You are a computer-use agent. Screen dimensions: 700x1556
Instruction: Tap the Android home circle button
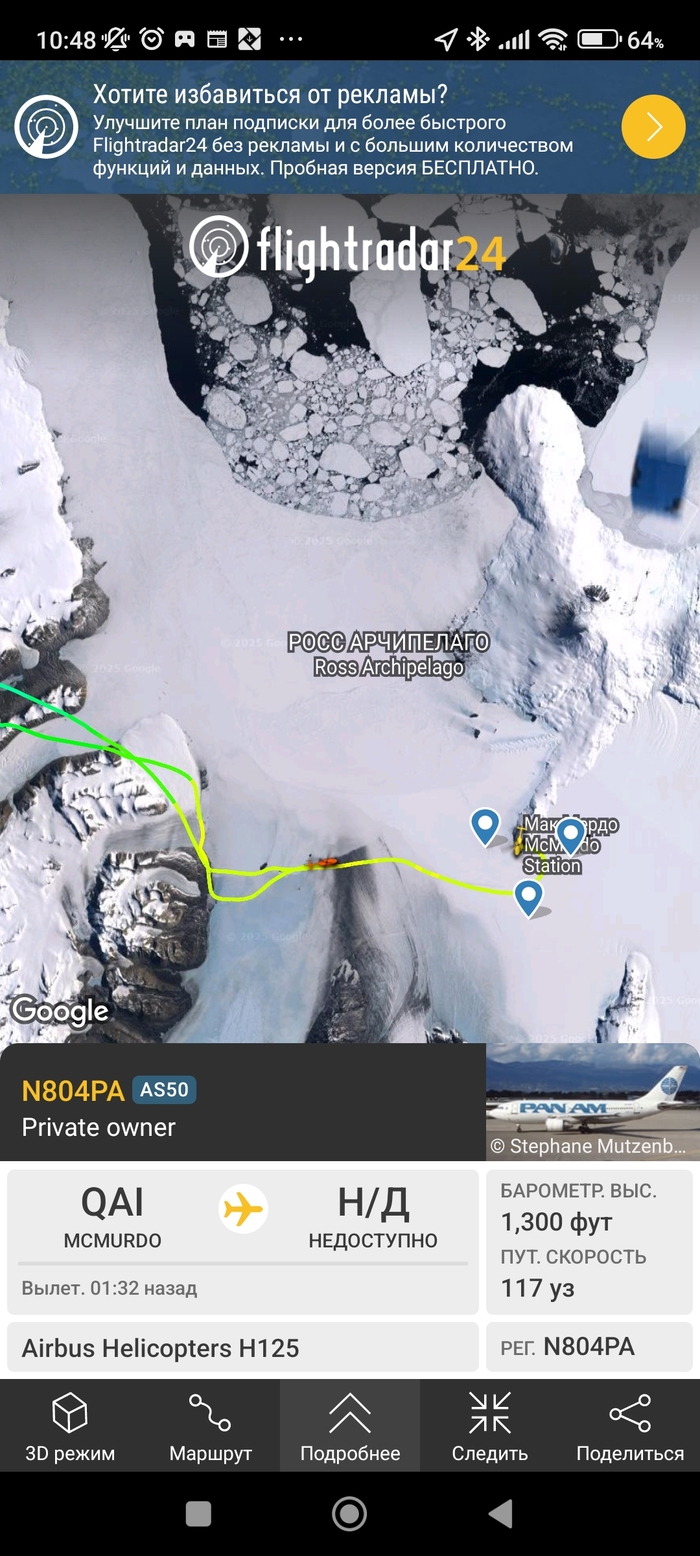pos(349,1513)
